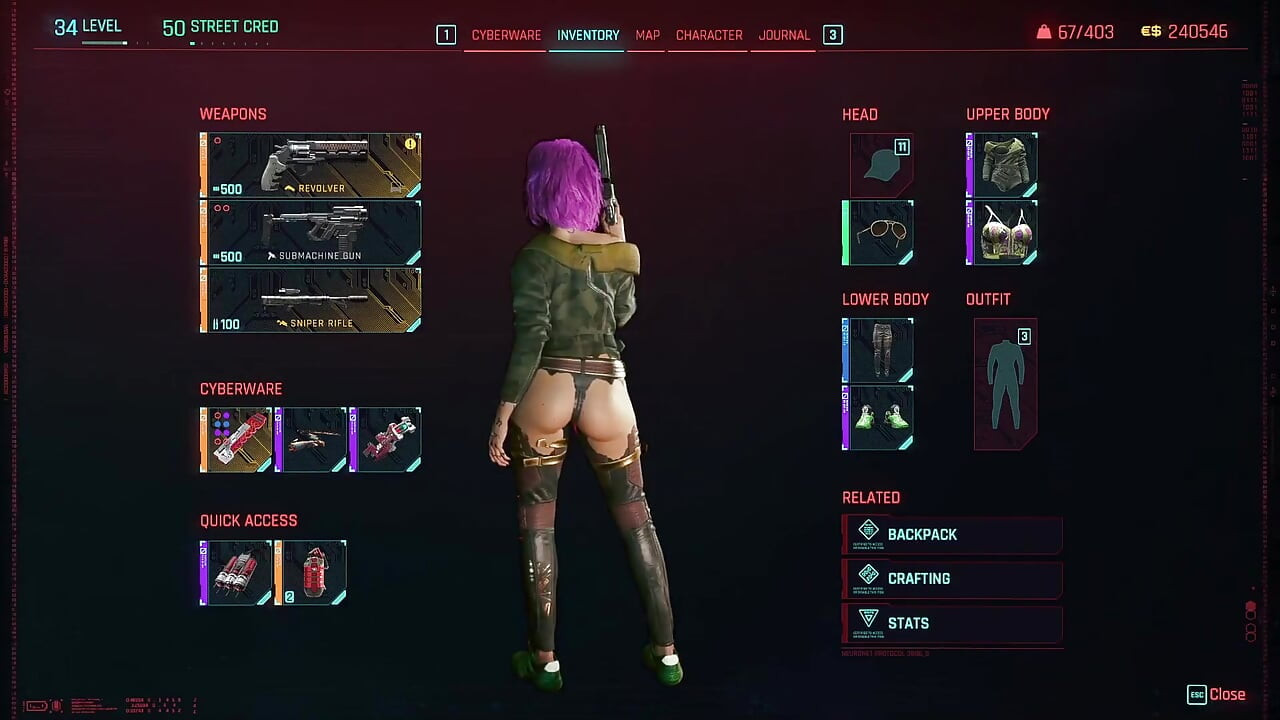Viewport: 1280px width, 720px height.
Task: Select the Submachine Gun weapon slot
Action: pyautogui.click(x=310, y=231)
